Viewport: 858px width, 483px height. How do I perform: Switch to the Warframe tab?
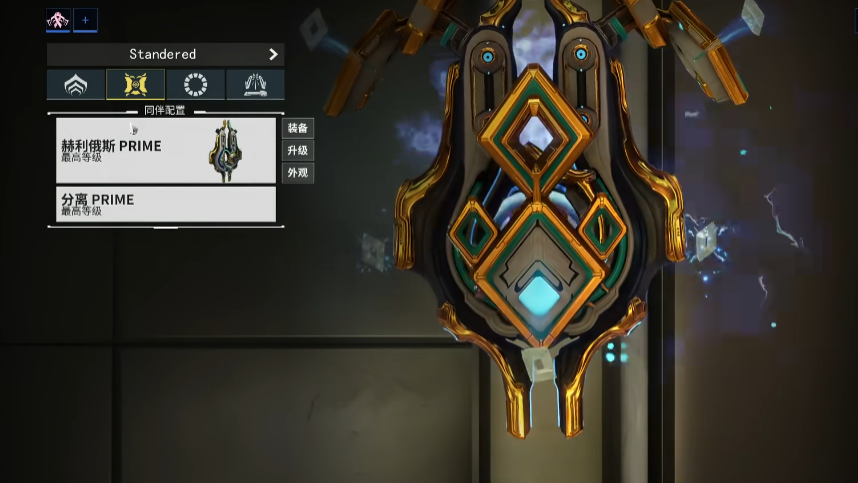point(76,85)
